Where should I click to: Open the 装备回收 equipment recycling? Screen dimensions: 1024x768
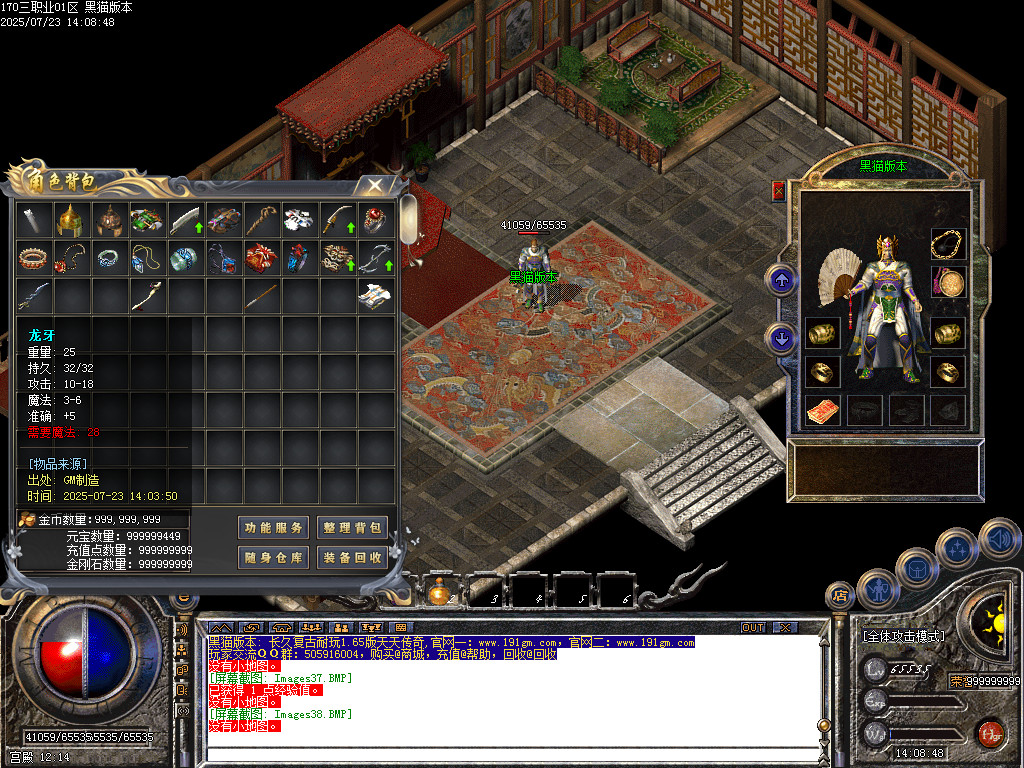(352, 557)
